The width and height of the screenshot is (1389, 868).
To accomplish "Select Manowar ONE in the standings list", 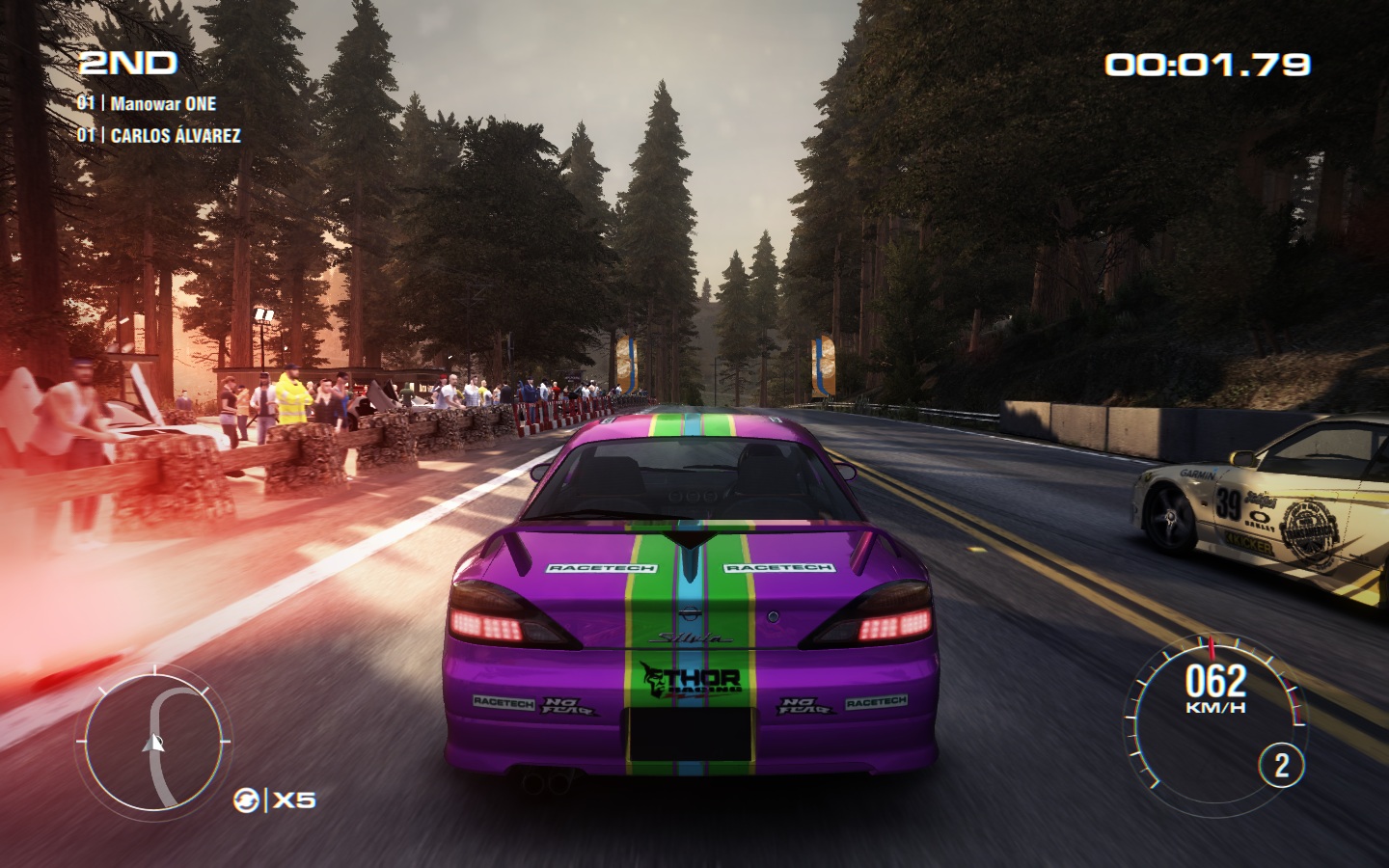I will coord(162,104).
